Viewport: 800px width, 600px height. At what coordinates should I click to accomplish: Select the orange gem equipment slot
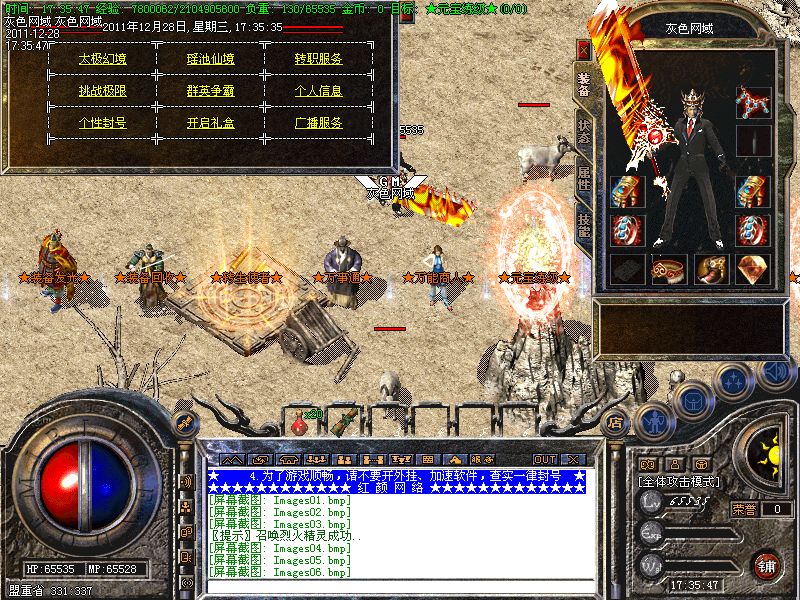[752, 269]
